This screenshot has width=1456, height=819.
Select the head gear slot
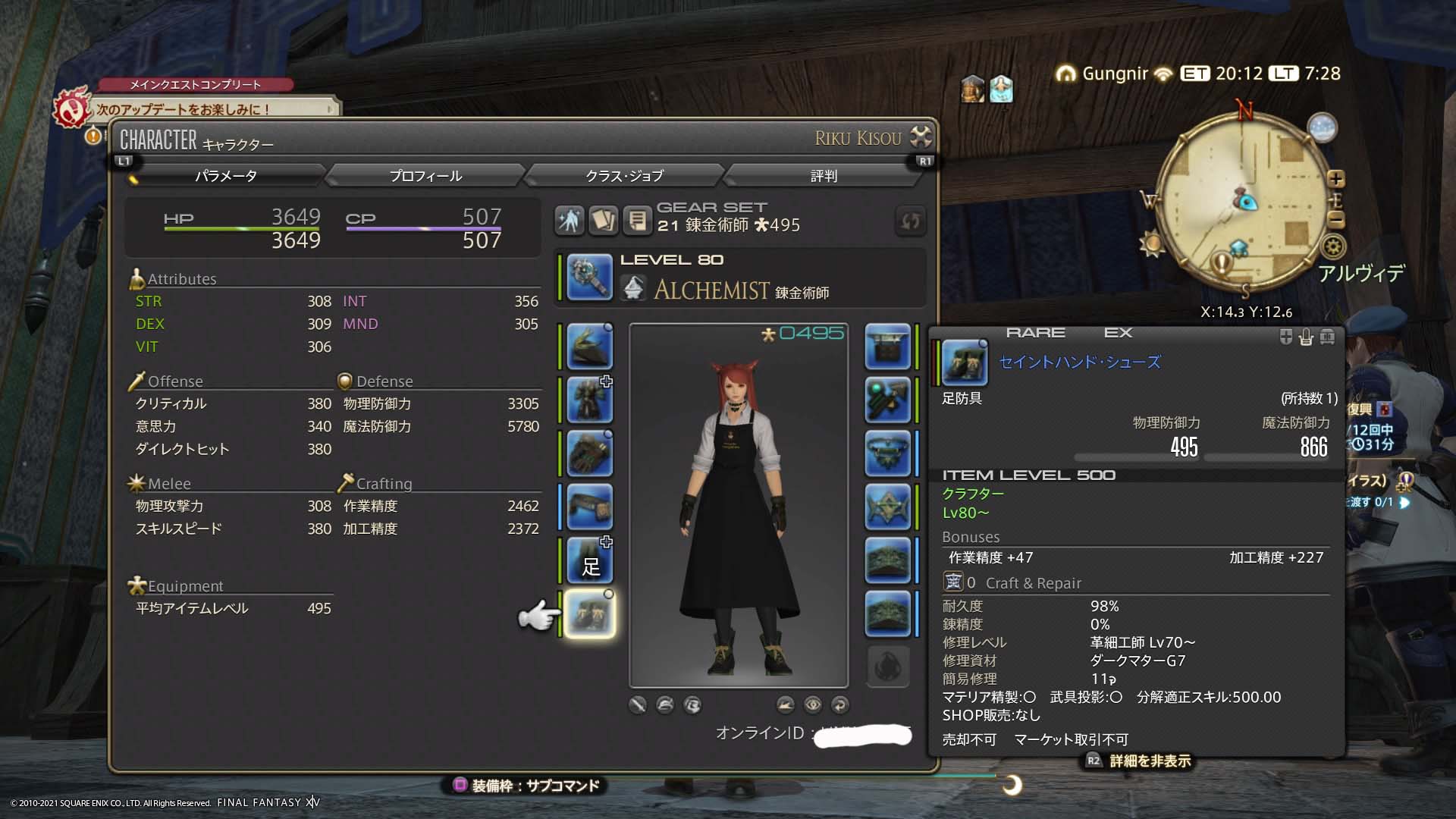coord(589,347)
